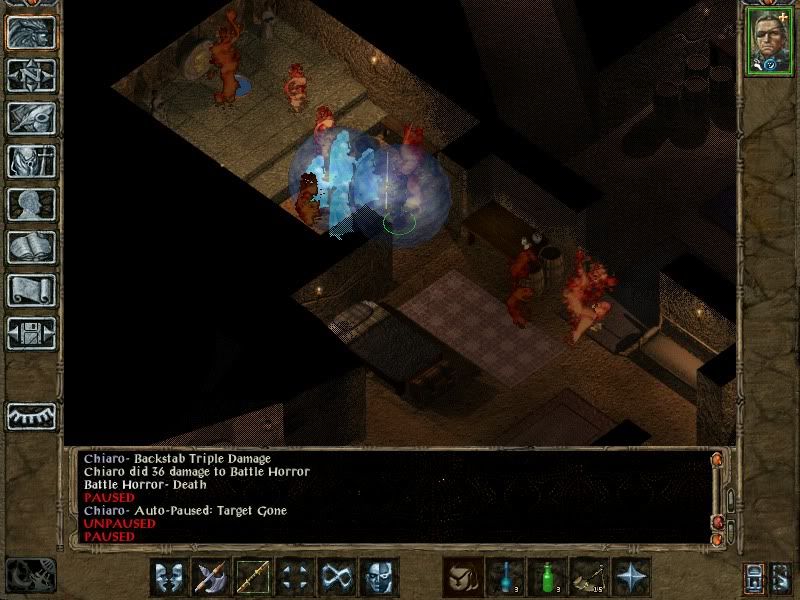Open special abilities with the blue star button
Viewport: 800px width, 600px height.
click(x=631, y=577)
